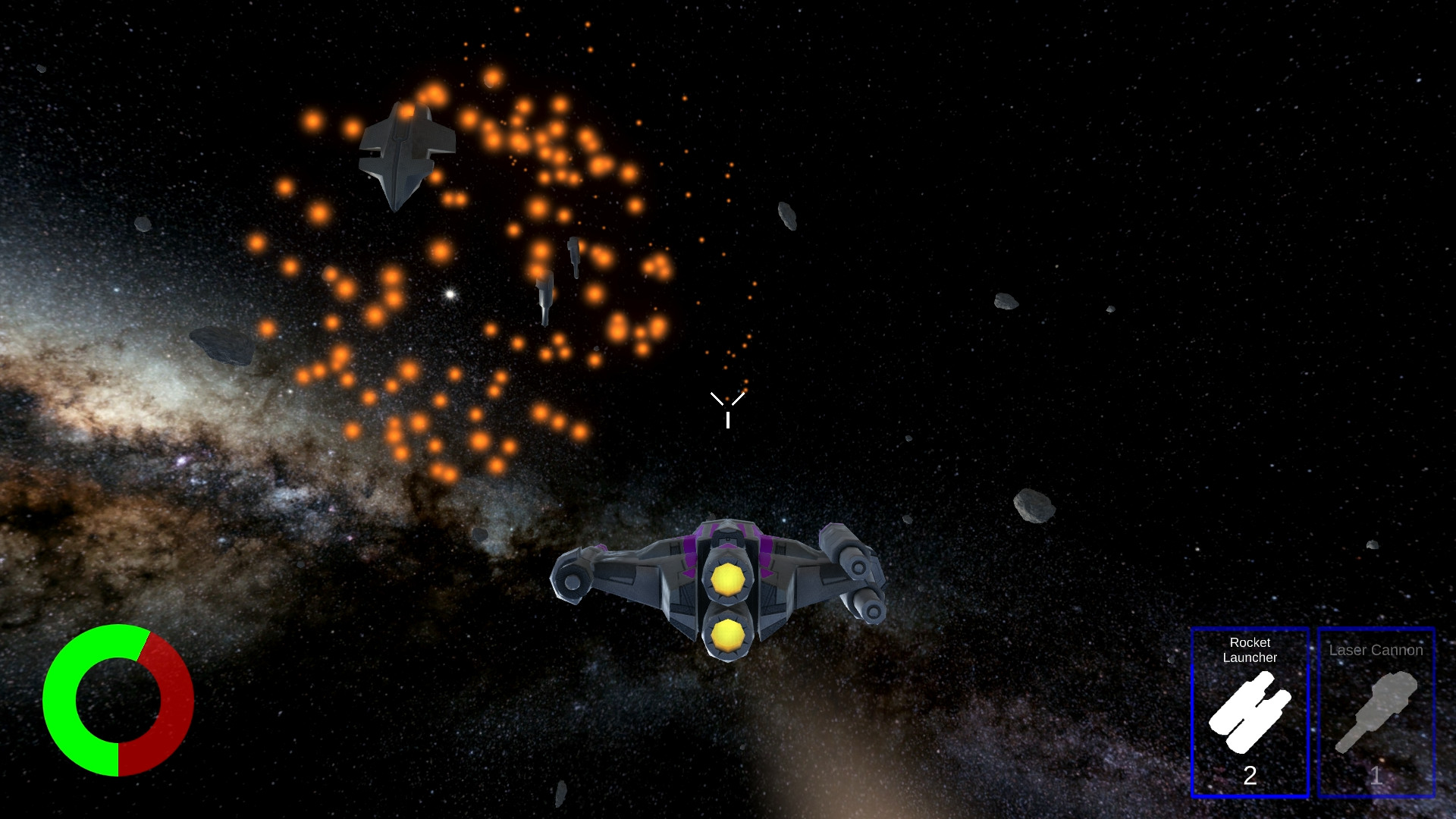Select the Rocket Launcher label text

(1250, 651)
